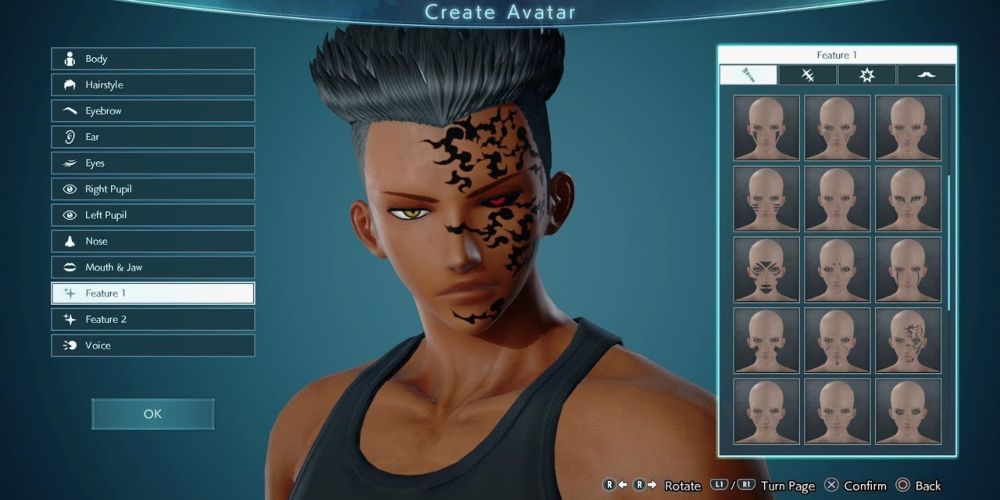Click the feature list scrollbar
This screenshot has width=1000, height=500.
click(949, 240)
